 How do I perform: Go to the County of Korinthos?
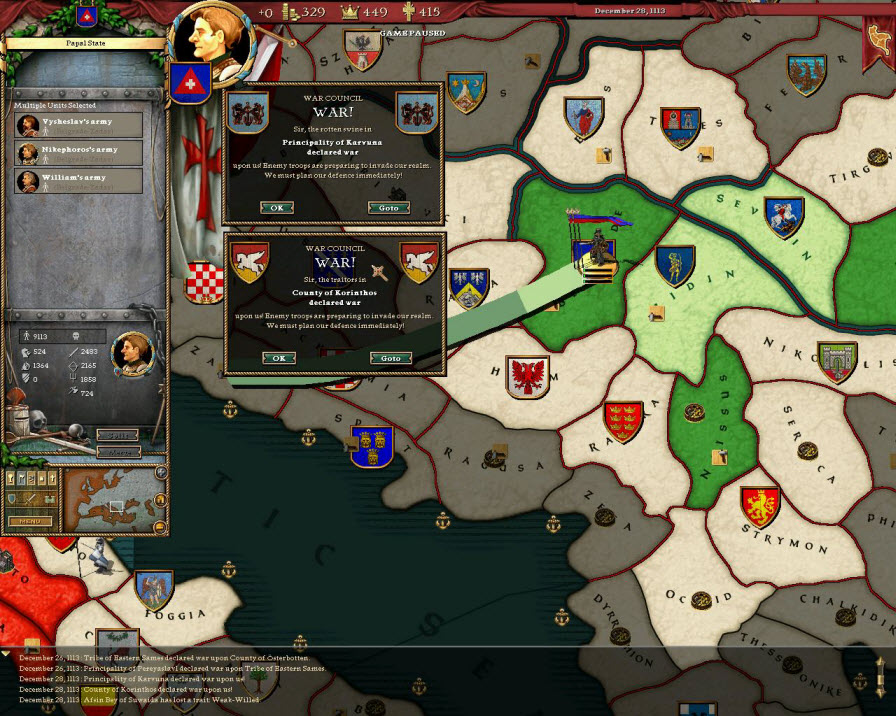390,358
